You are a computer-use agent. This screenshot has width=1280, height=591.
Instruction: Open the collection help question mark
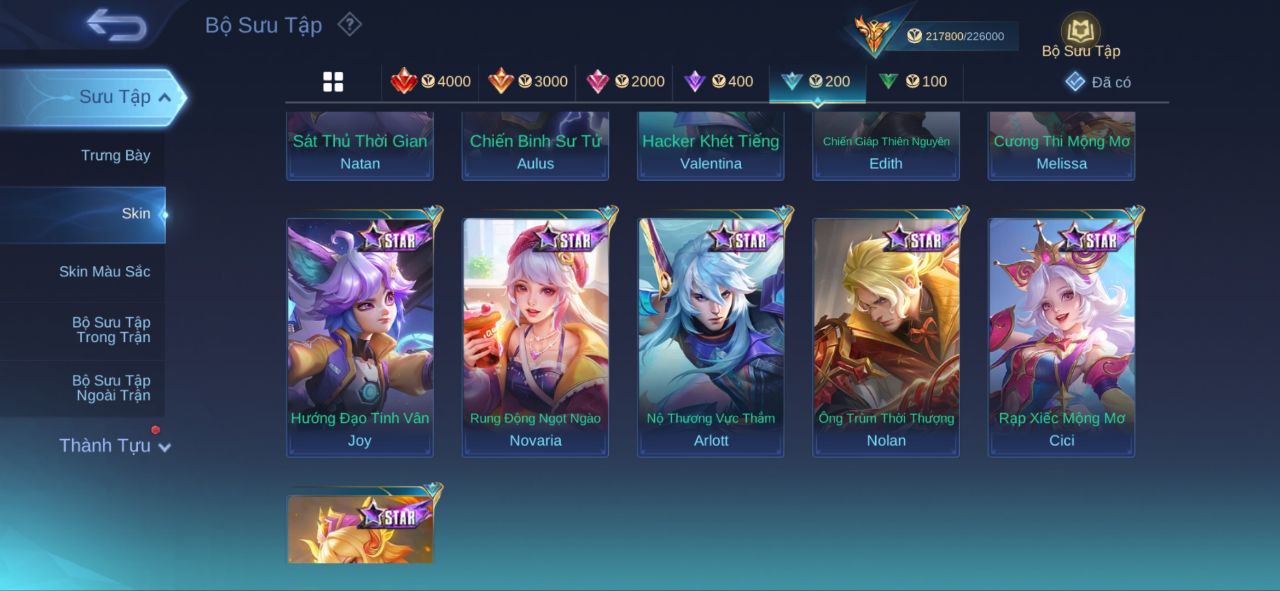tap(349, 24)
